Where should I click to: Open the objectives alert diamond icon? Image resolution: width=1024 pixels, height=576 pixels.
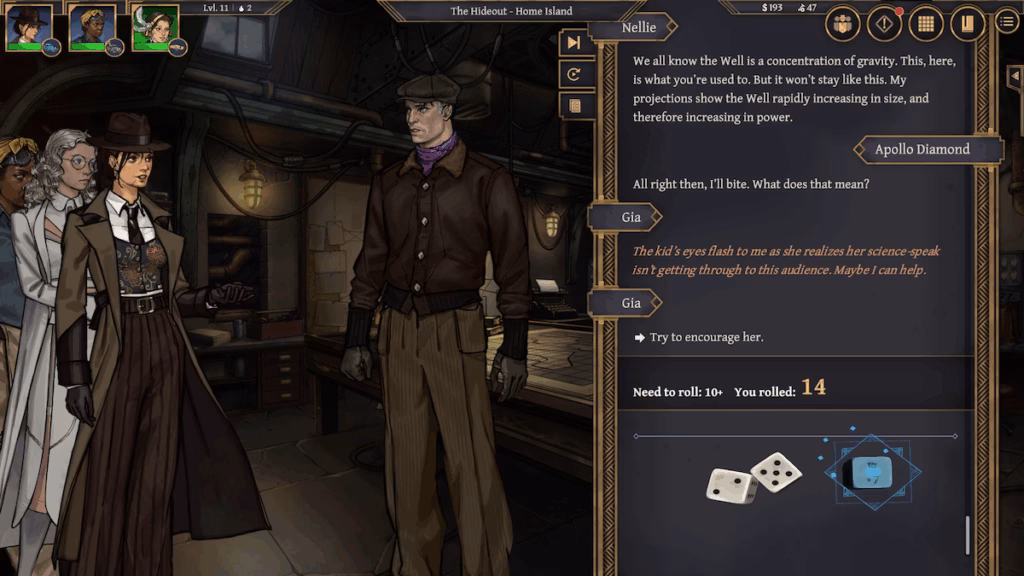pos(885,24)
